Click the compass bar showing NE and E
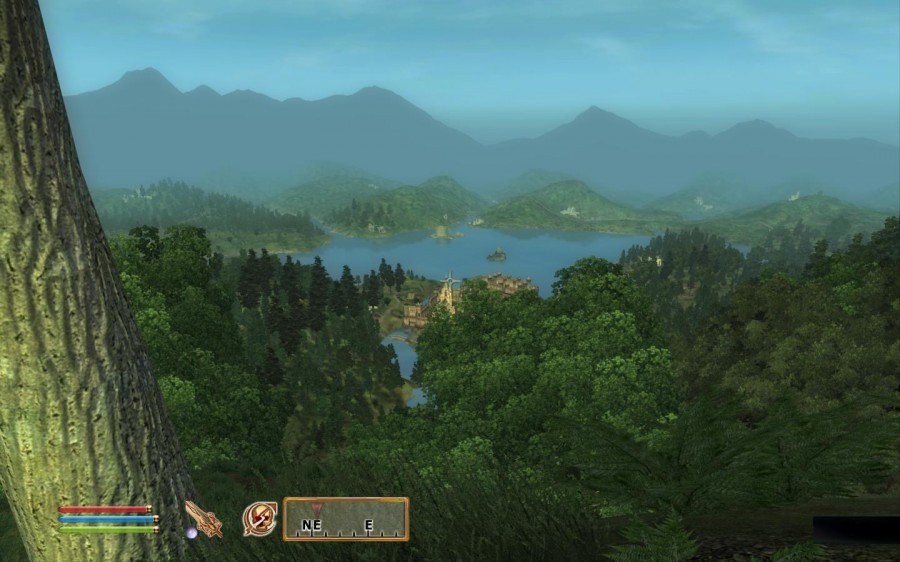The width and height of the screenshot is (900, 562). (346, 519)
